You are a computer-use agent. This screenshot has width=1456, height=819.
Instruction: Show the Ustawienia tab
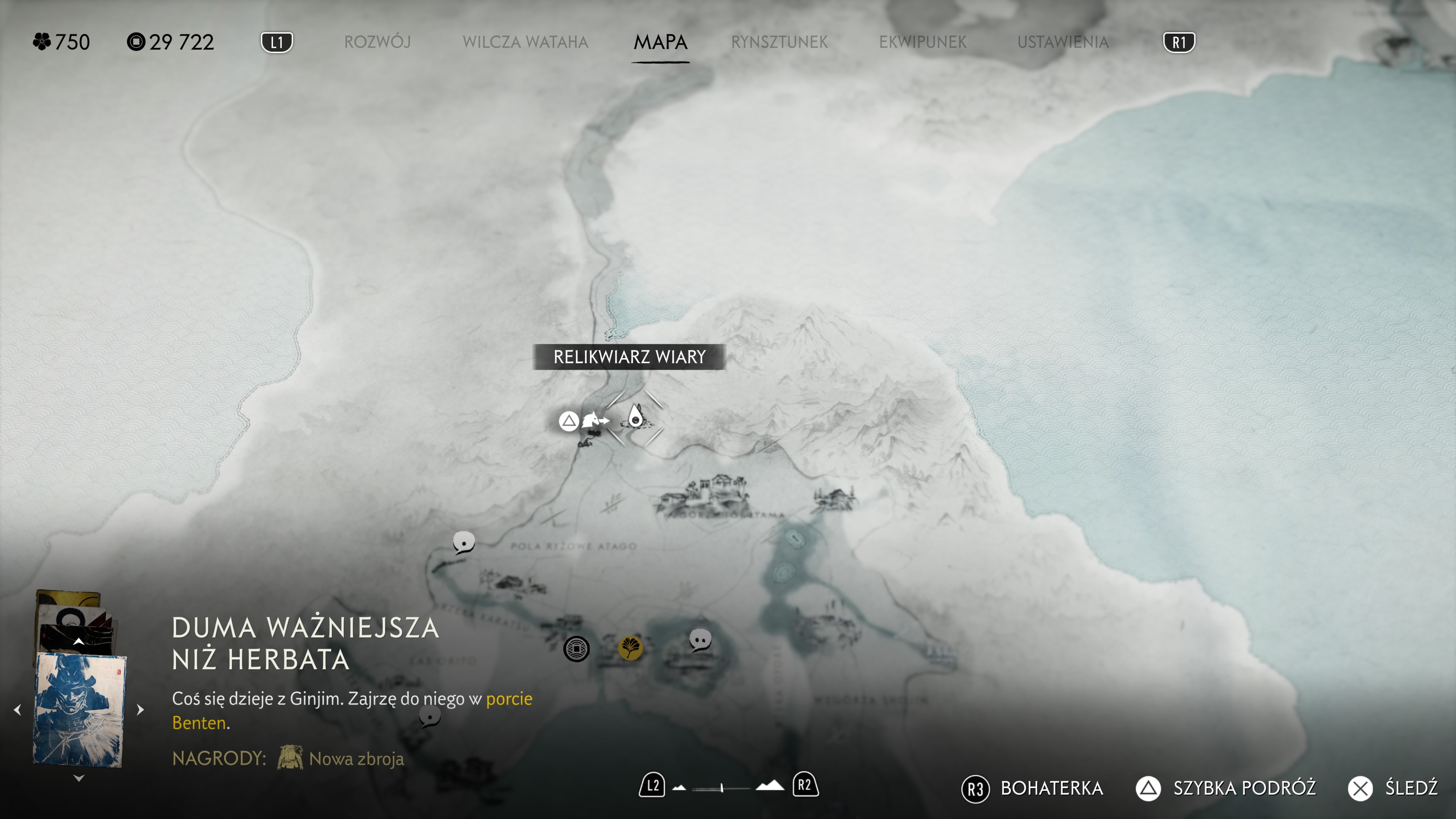(1062, 42)
